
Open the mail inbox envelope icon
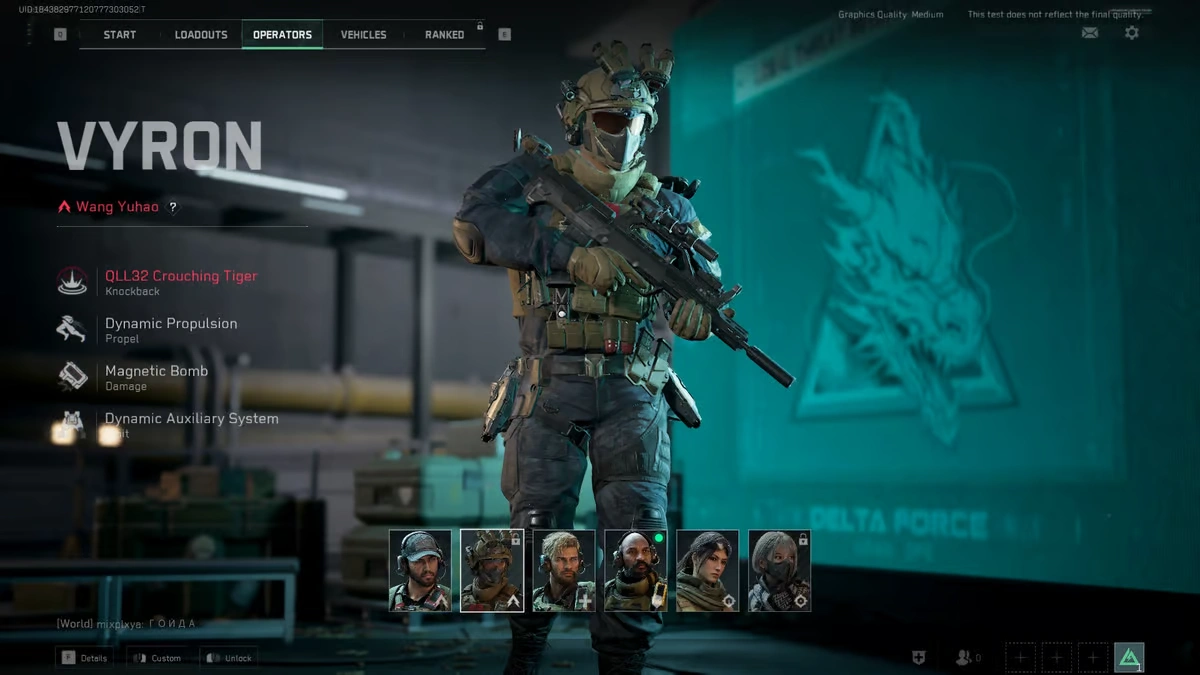tap(1090, 33)
